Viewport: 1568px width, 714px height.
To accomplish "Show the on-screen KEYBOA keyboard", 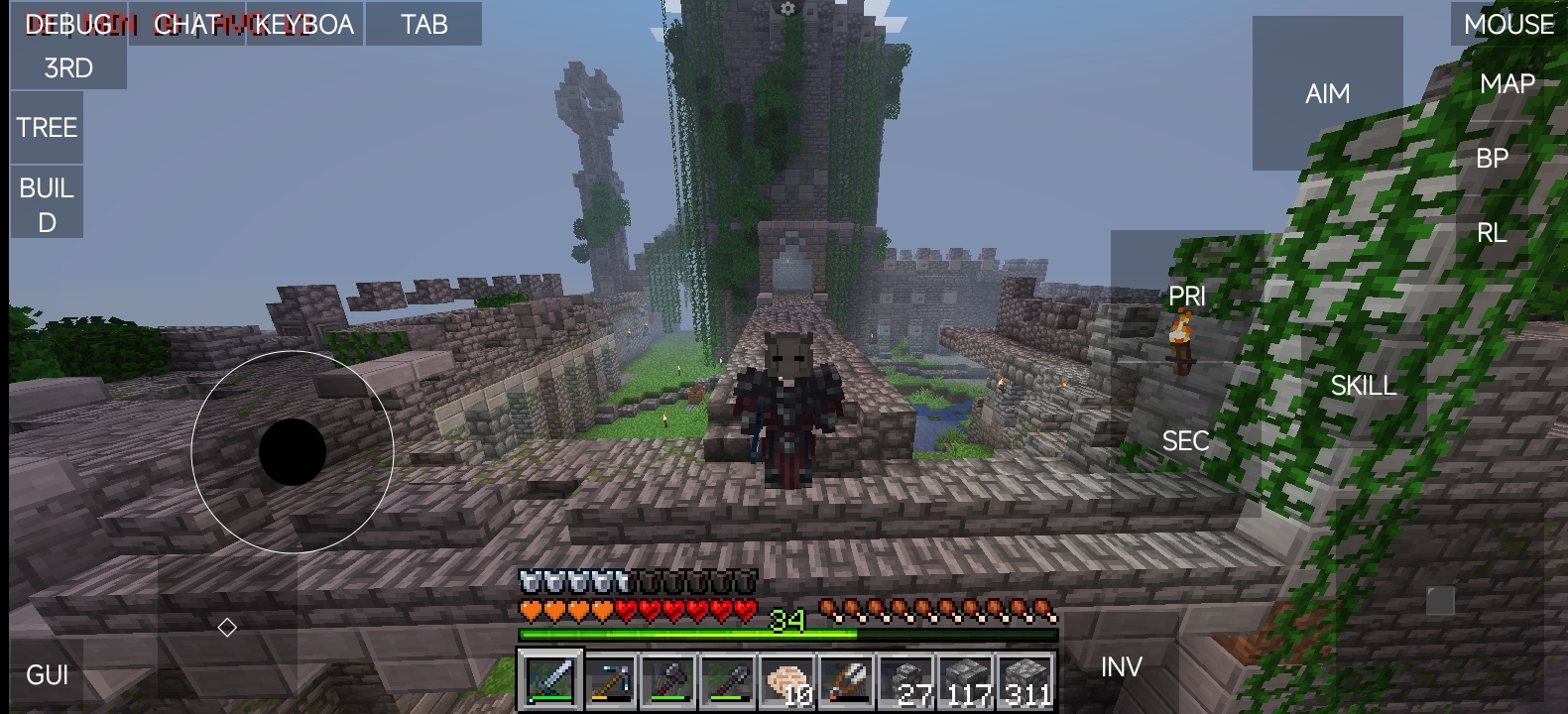I will 304,24.
